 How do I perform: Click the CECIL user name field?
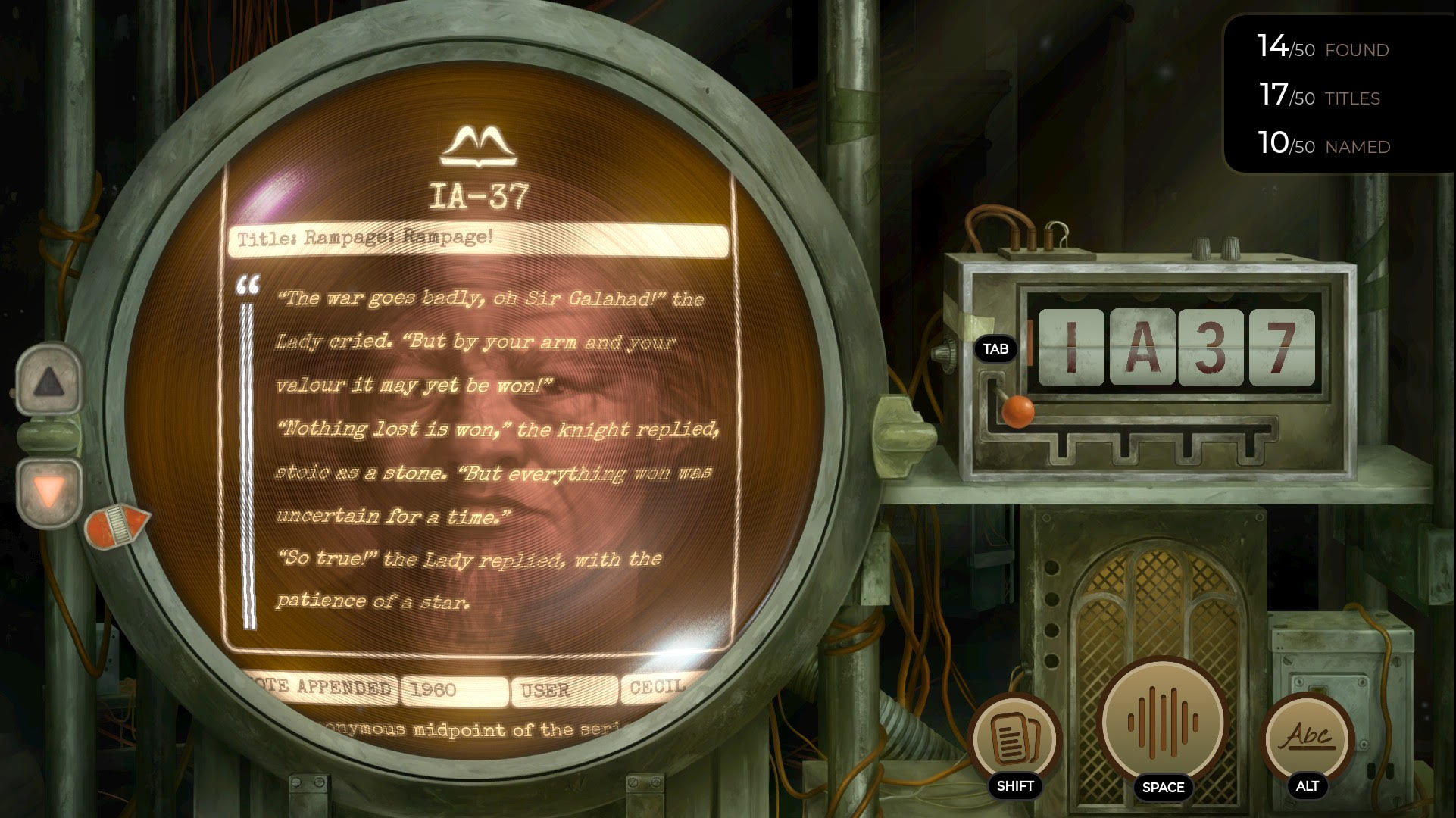(x=656, y=688)
